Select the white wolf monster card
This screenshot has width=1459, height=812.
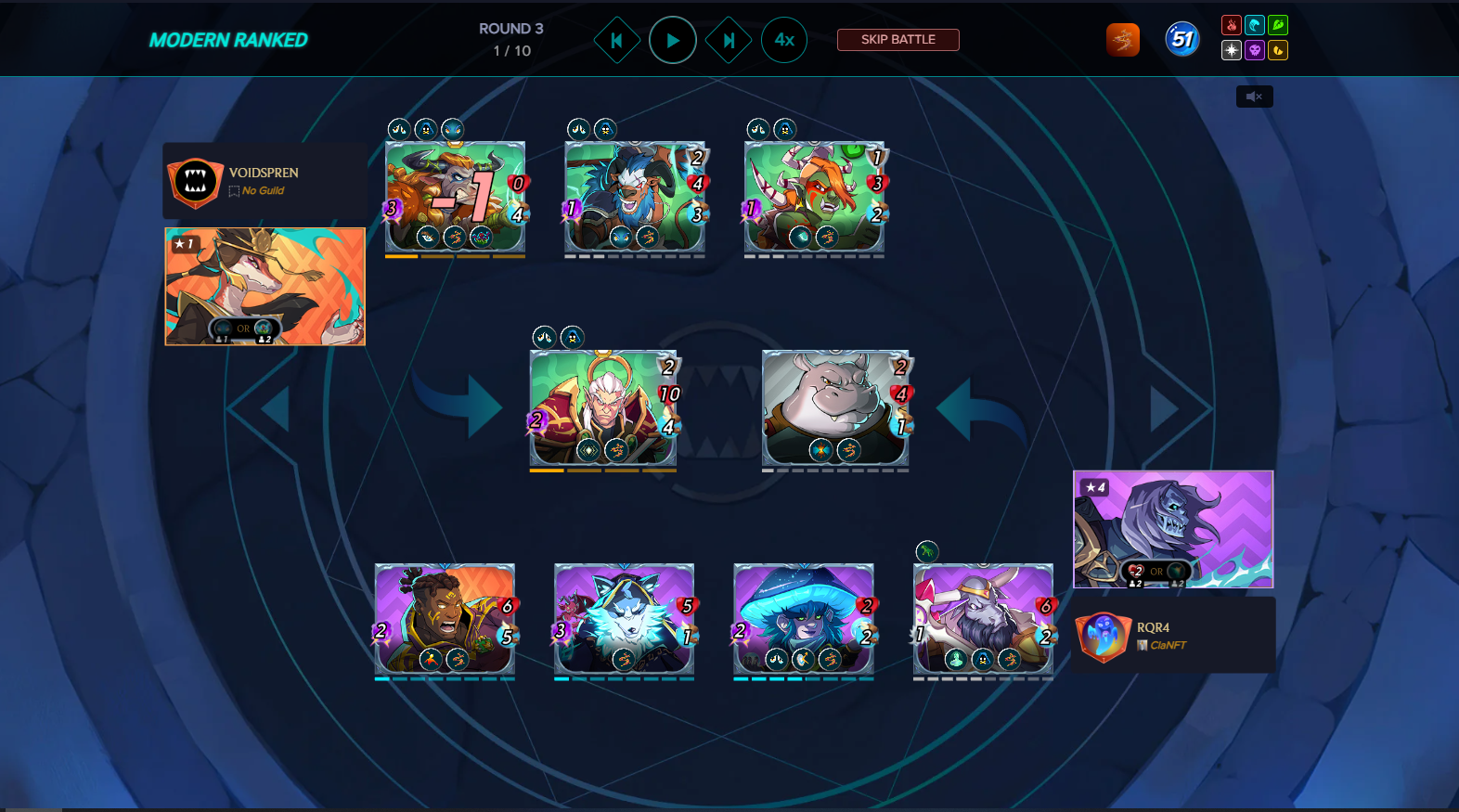624,618
